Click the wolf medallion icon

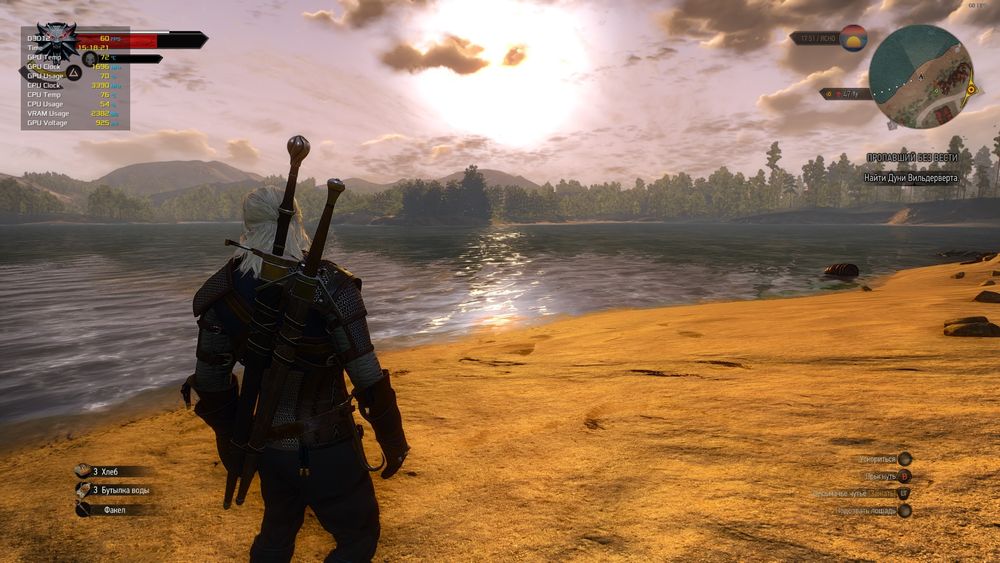(57, 40)
